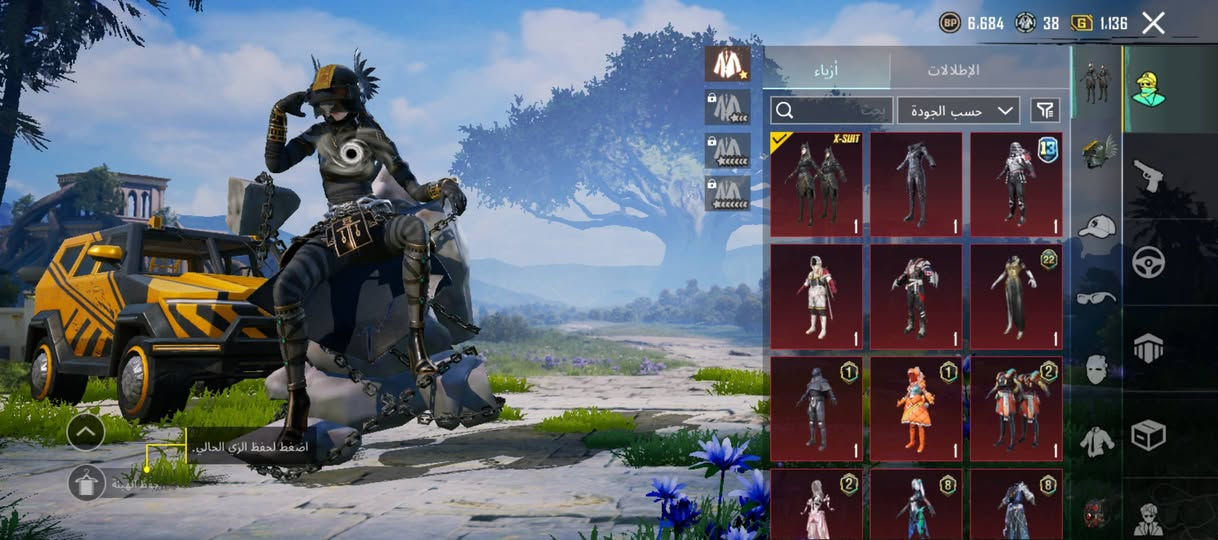Select the X-SUIT outfit thumbnail
The width and height of the screenshot is (1218, 540).
(816, 184)
